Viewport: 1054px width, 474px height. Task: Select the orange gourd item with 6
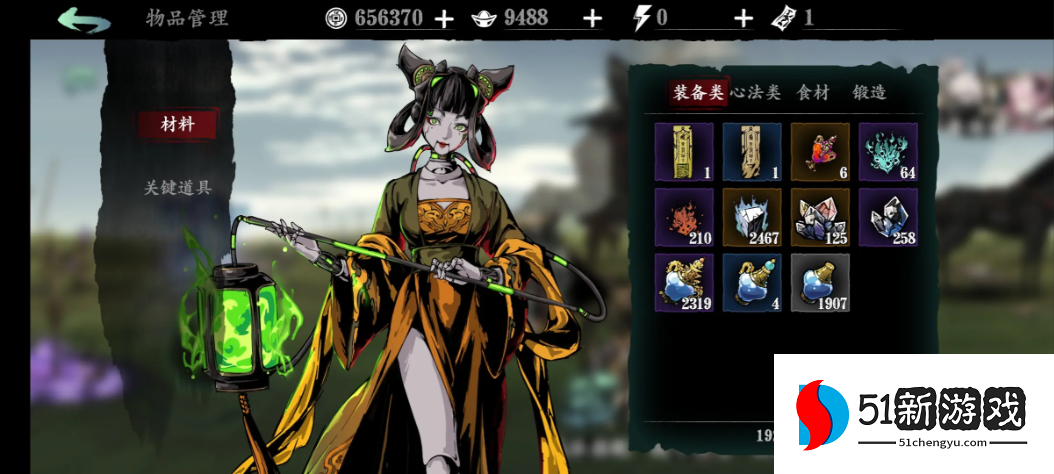[x=820, y=152]
